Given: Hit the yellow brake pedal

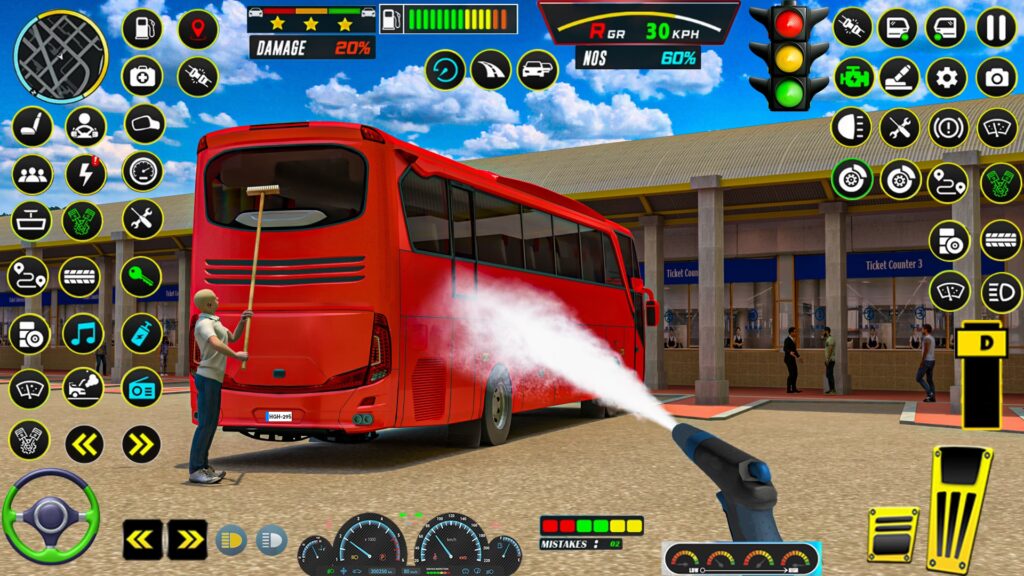Looking at the screenshot, I should coord(892,533).
